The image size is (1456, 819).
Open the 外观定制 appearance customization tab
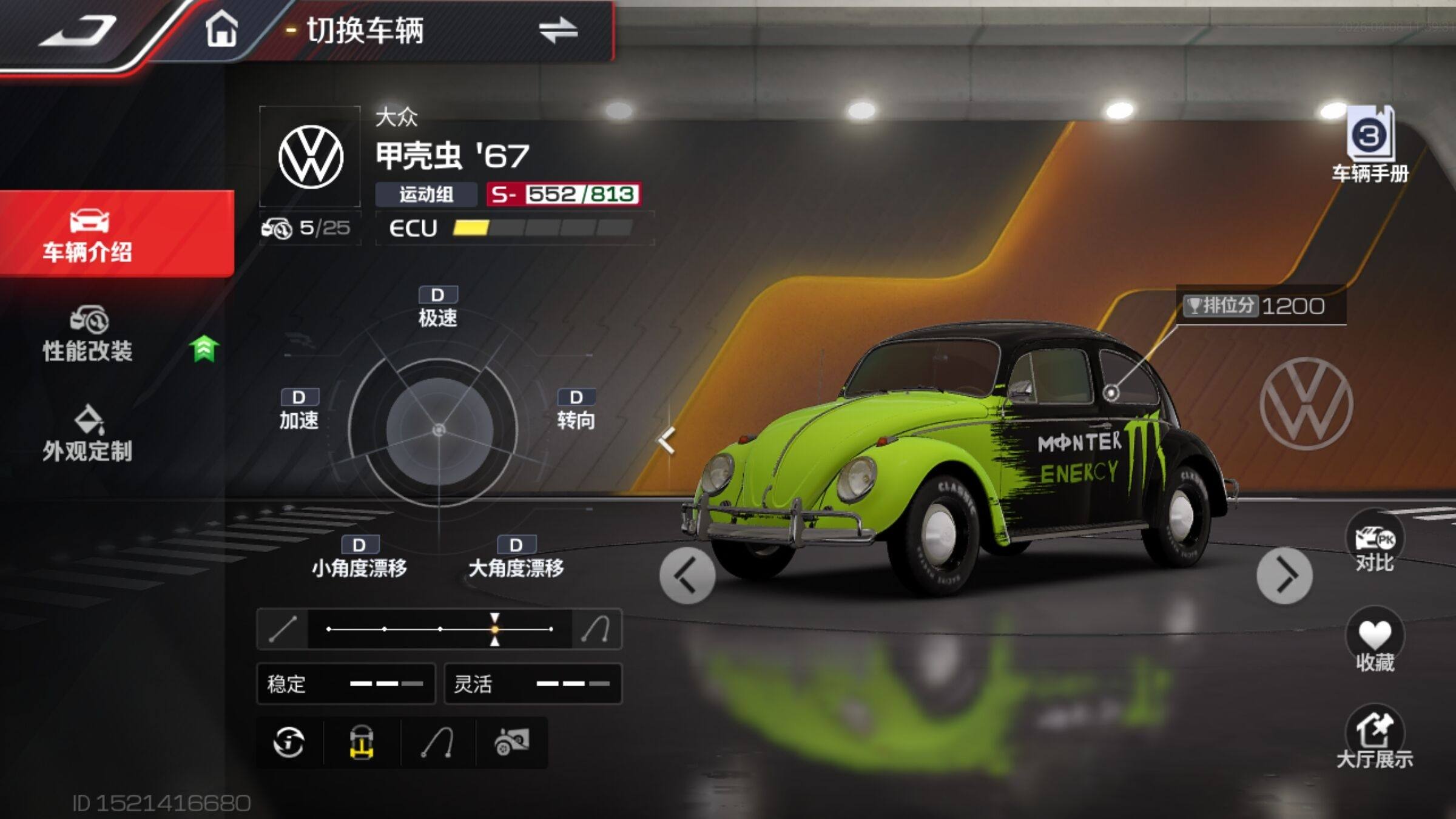pos(89,434)
